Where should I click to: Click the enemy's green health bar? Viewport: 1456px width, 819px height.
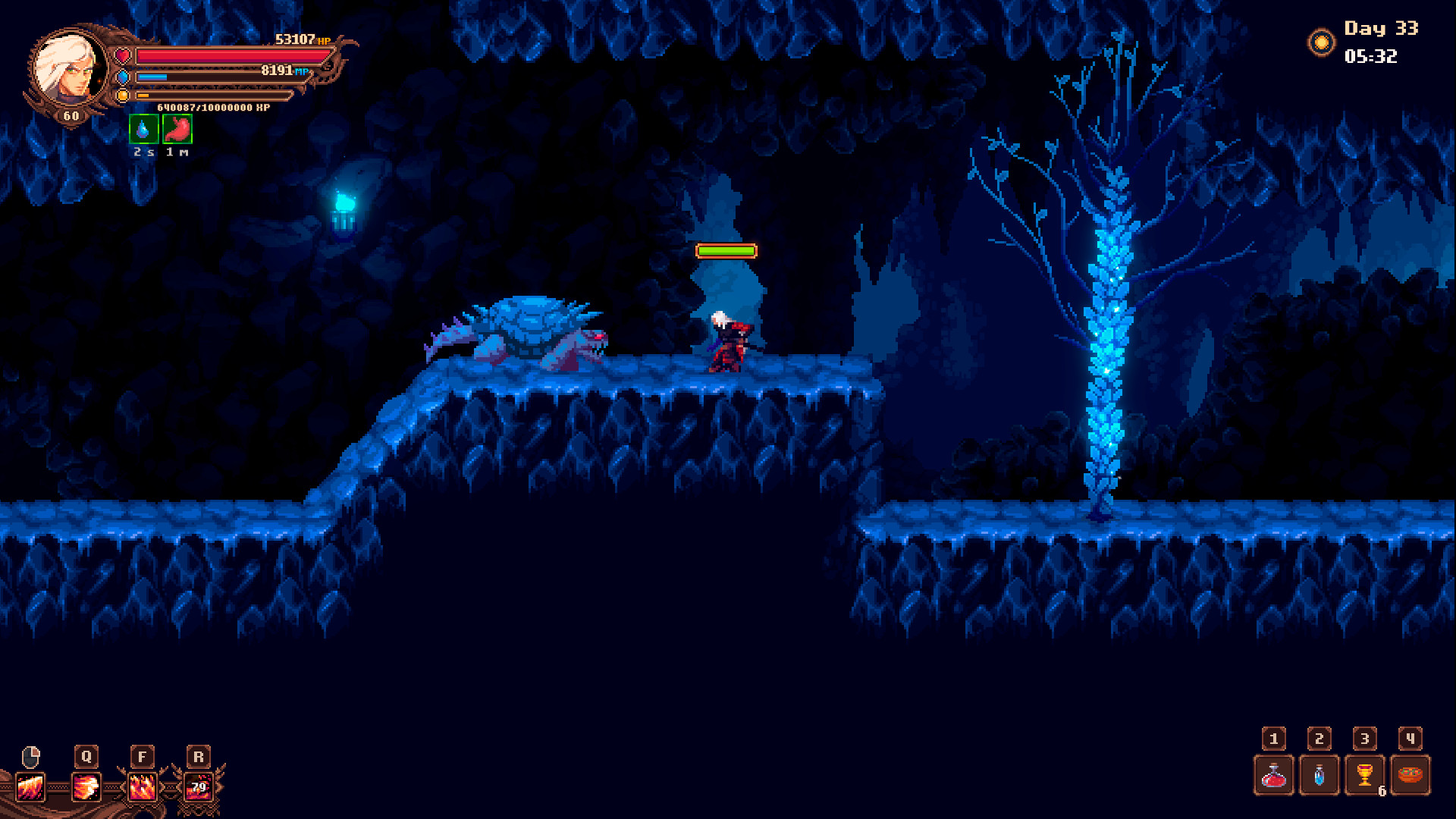pos(726,249)
